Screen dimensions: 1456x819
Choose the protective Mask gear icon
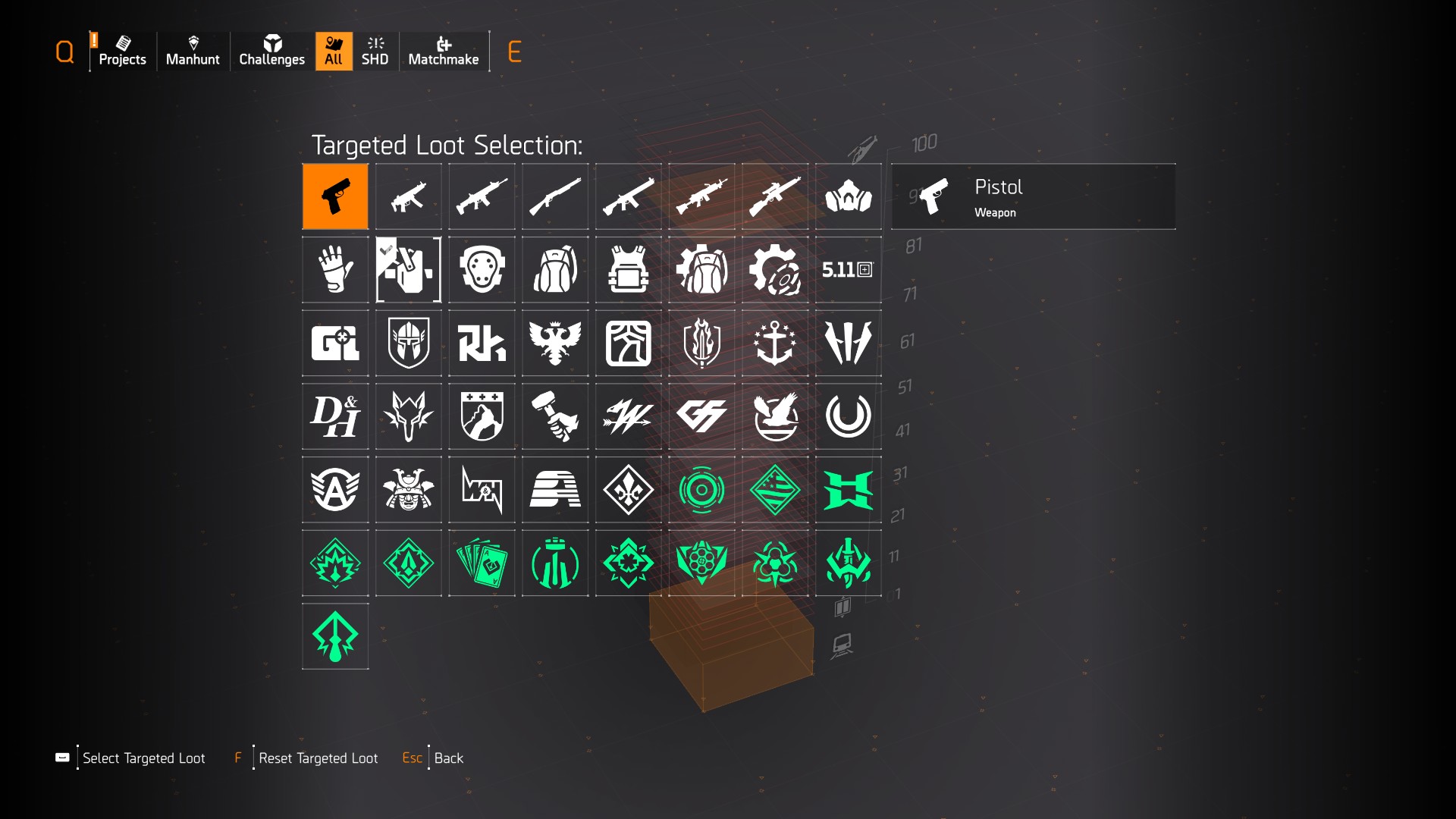(x=849, y=196)
